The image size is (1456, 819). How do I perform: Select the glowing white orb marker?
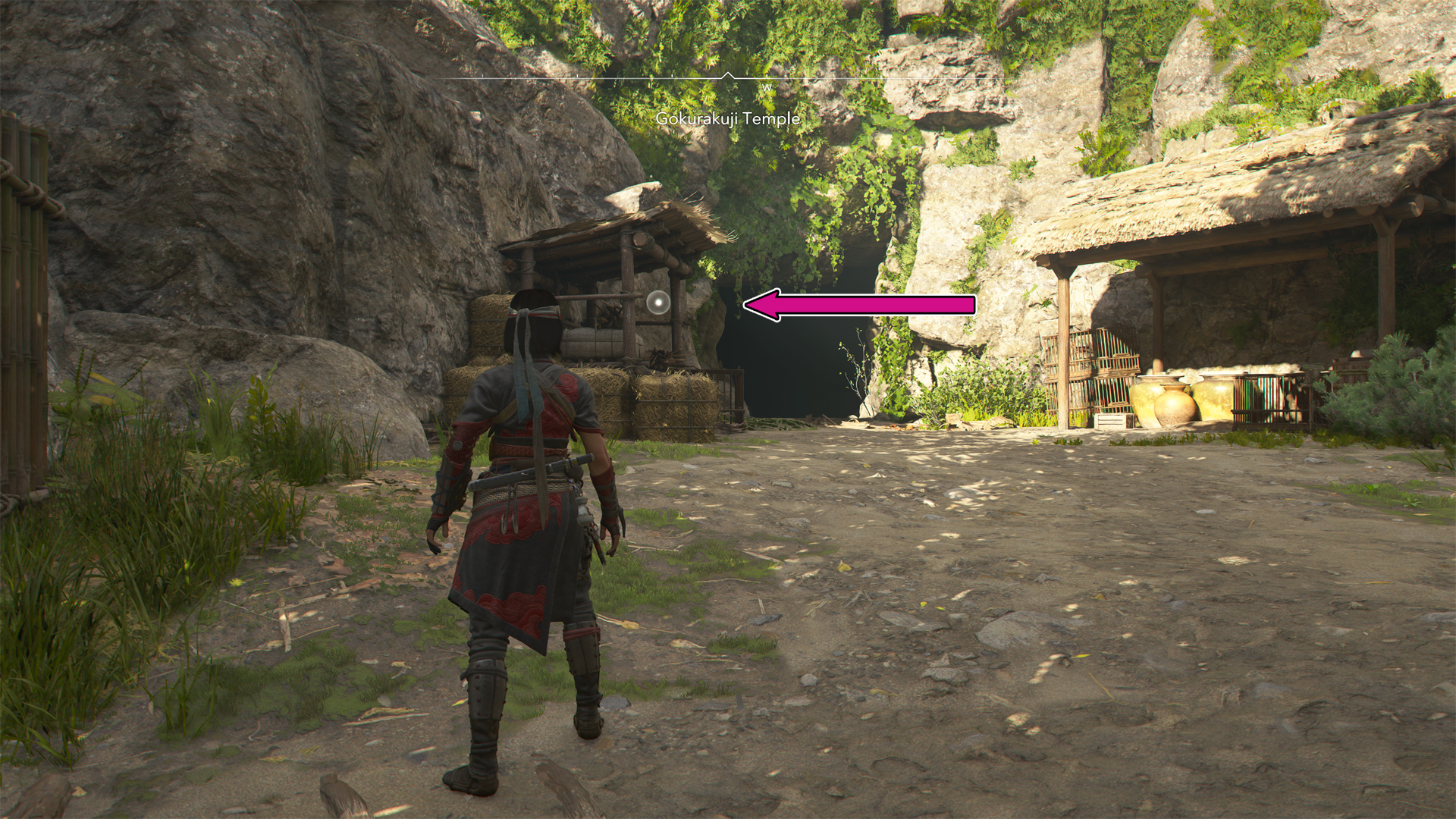pos(657,303)
